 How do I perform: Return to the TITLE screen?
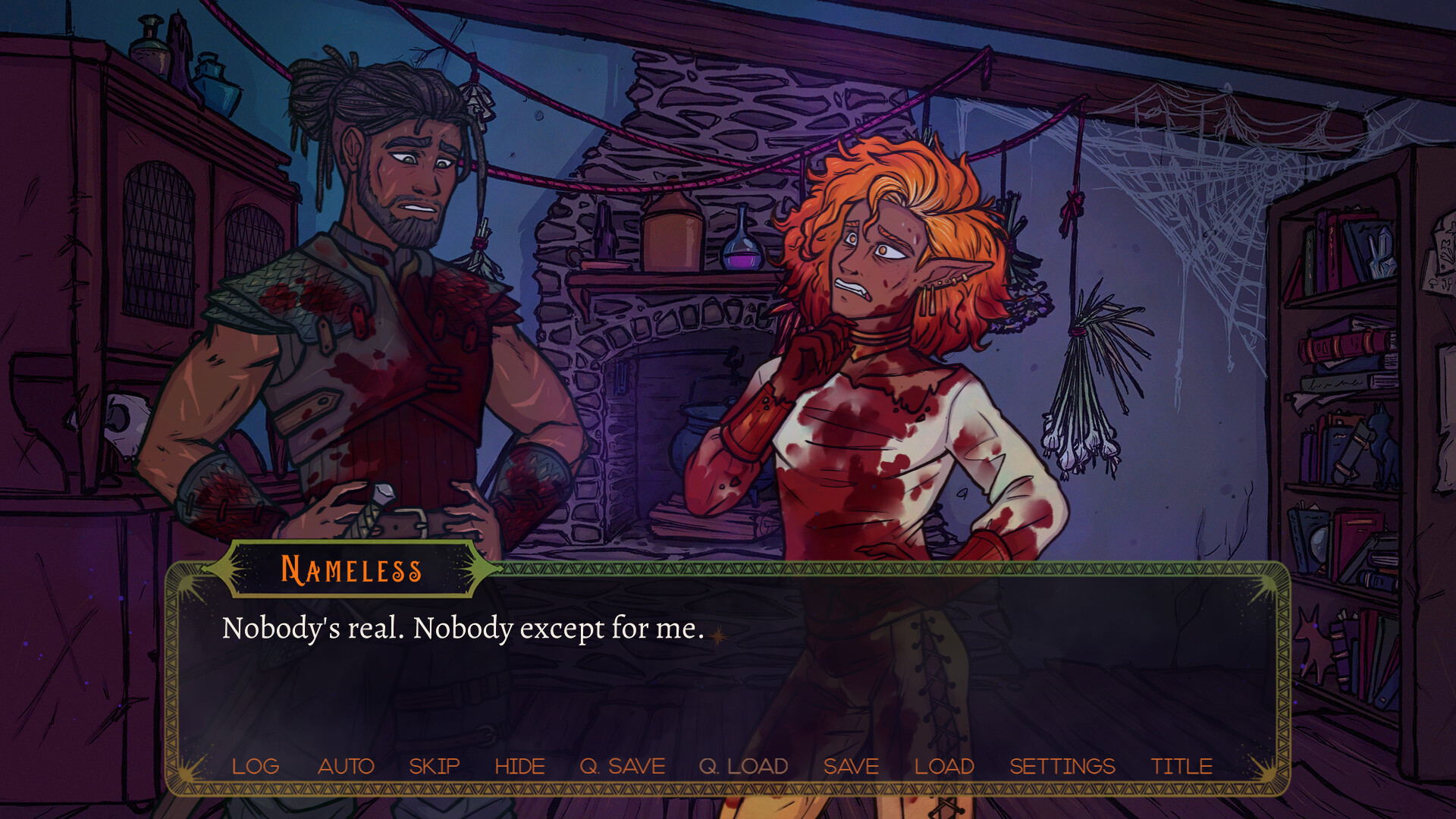click(x=1181, y=766)
